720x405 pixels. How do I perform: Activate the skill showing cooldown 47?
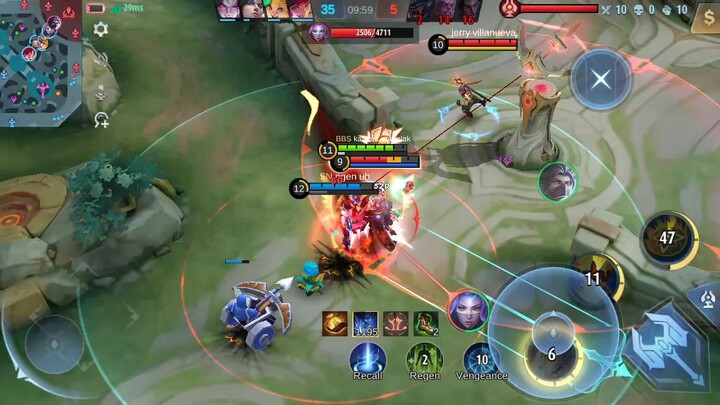[668, 238]
